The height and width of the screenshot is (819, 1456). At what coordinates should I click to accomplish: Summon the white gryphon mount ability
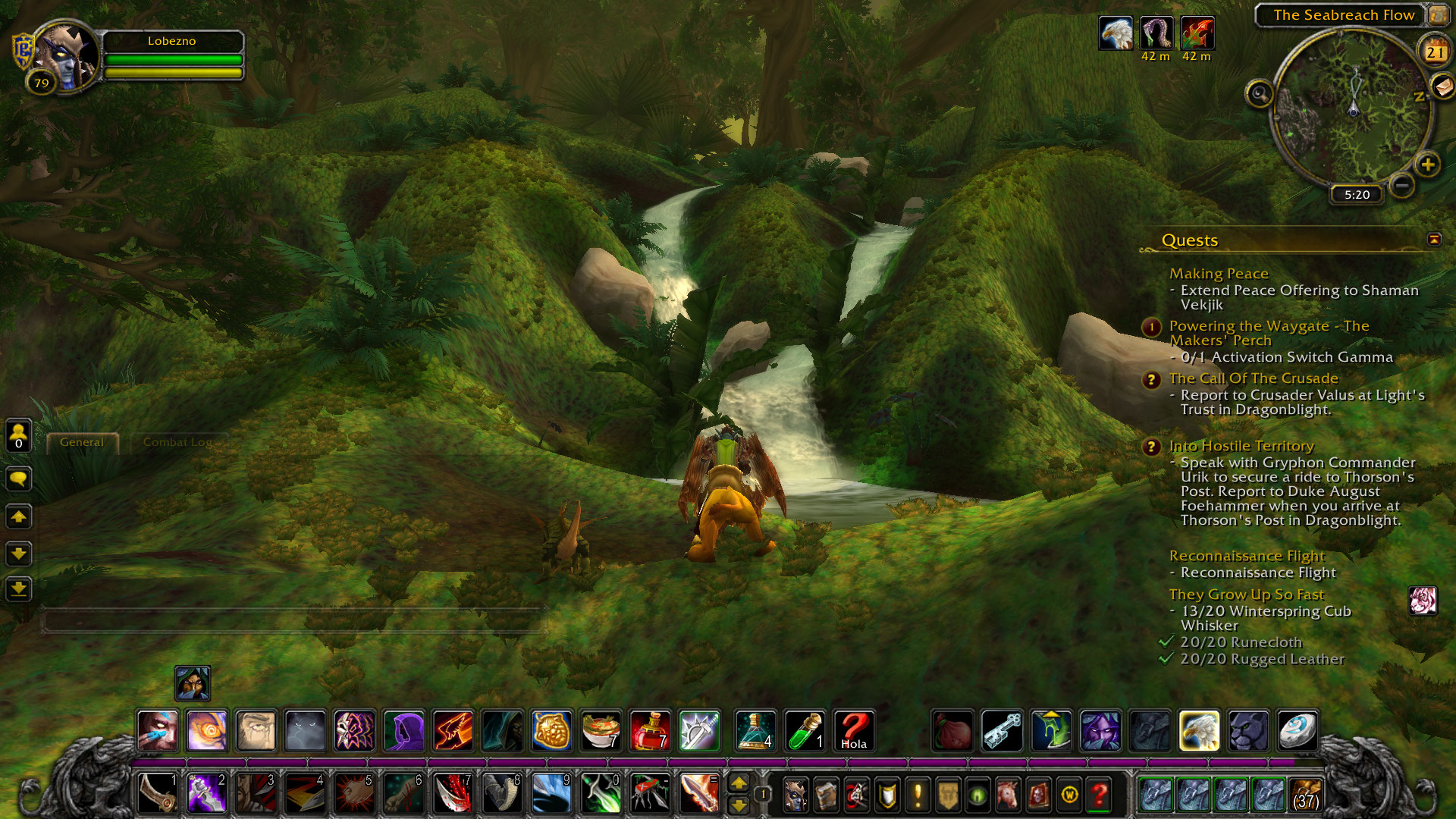1198,730
